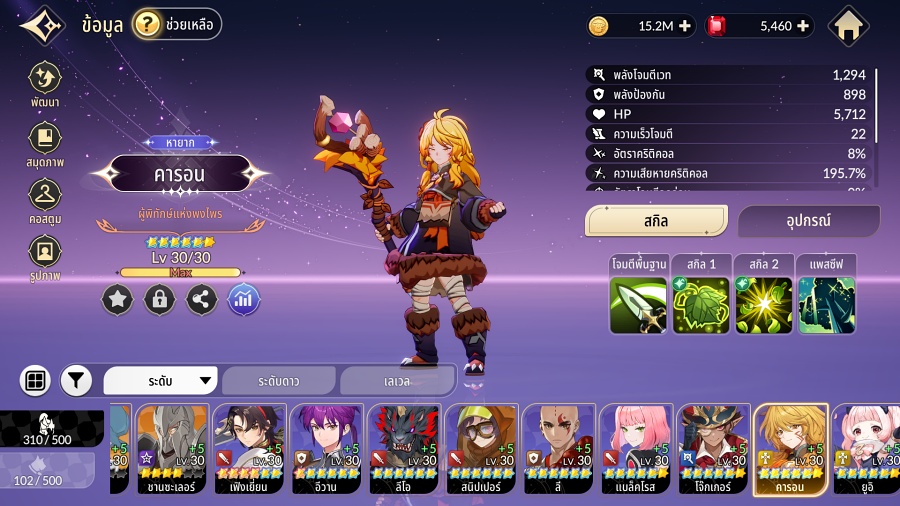Toggle the padlock lock button

pos(160,298)
